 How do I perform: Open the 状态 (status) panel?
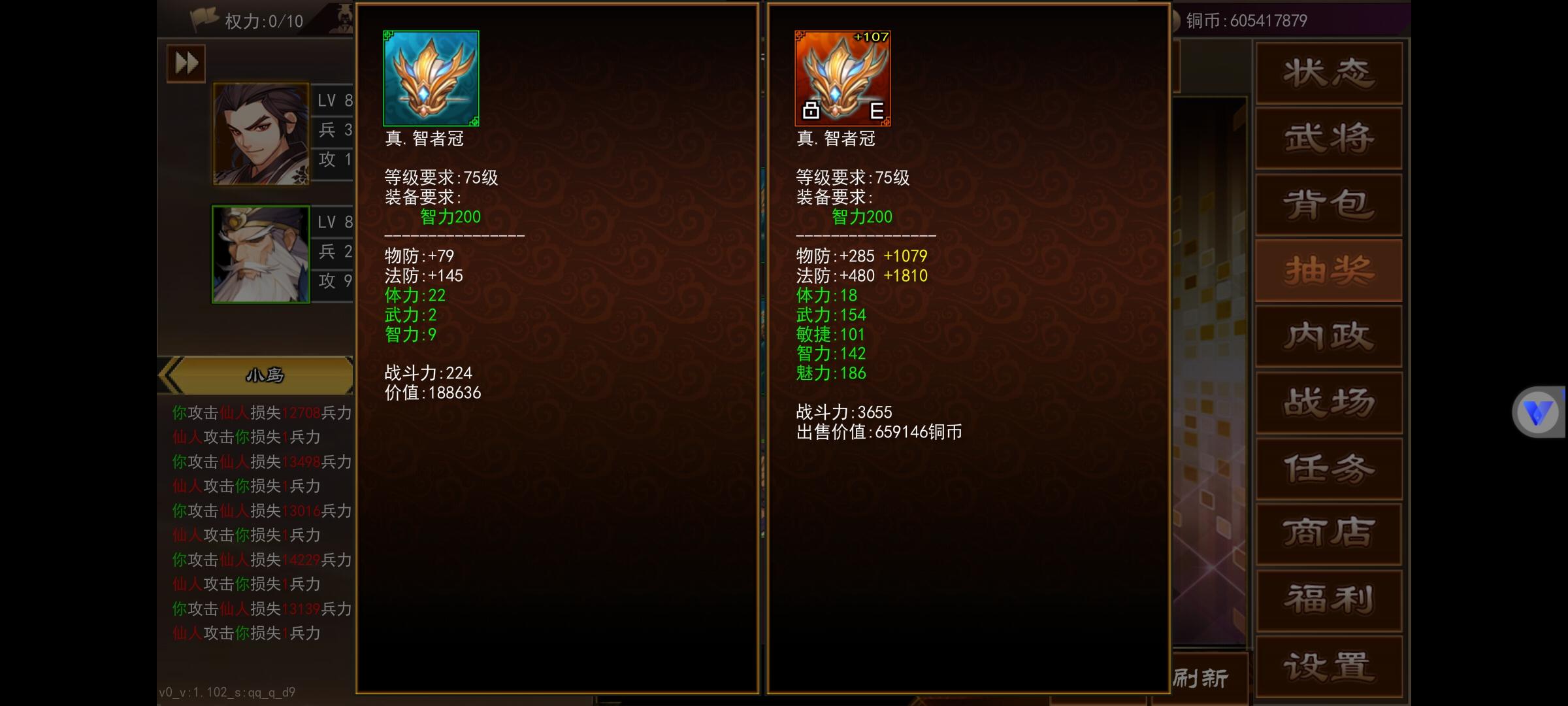click(1328, 73)
